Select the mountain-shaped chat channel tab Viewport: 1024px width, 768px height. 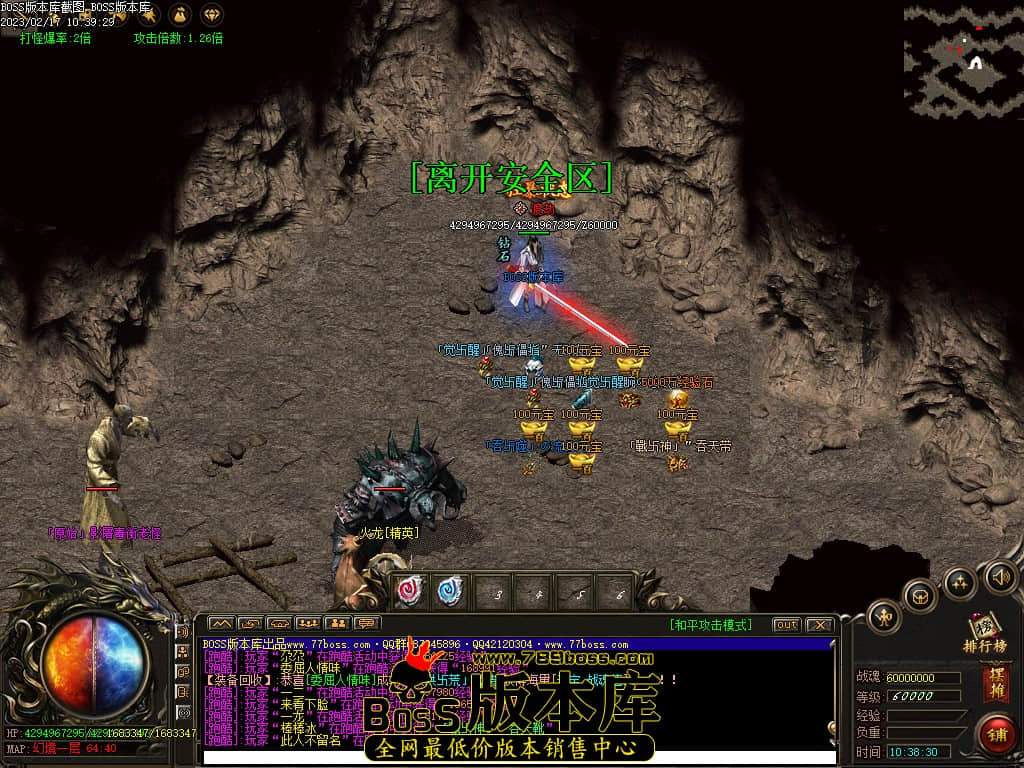point(221,624)
